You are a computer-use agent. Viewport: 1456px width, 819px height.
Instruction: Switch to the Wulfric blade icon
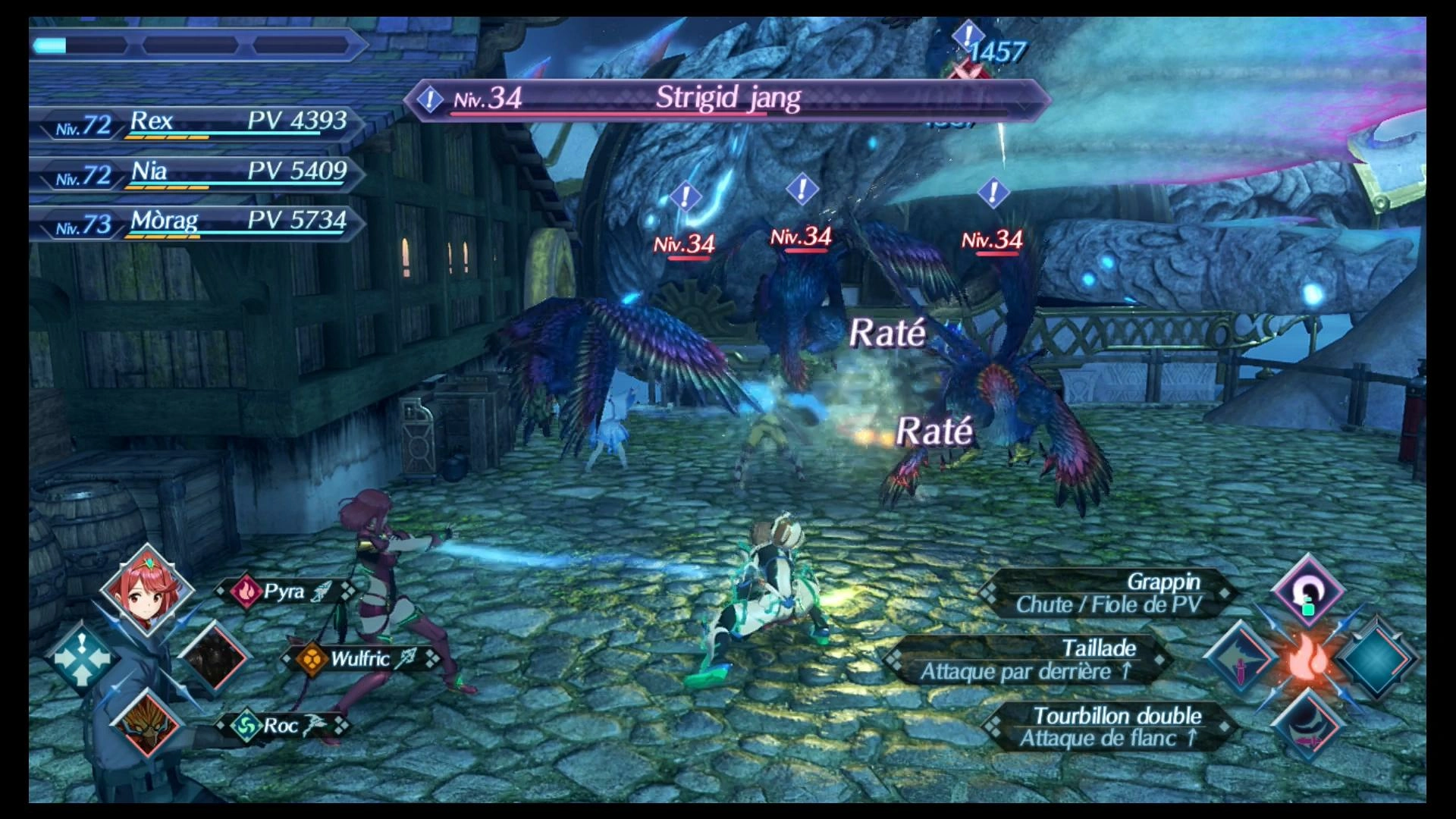(215, 658)
